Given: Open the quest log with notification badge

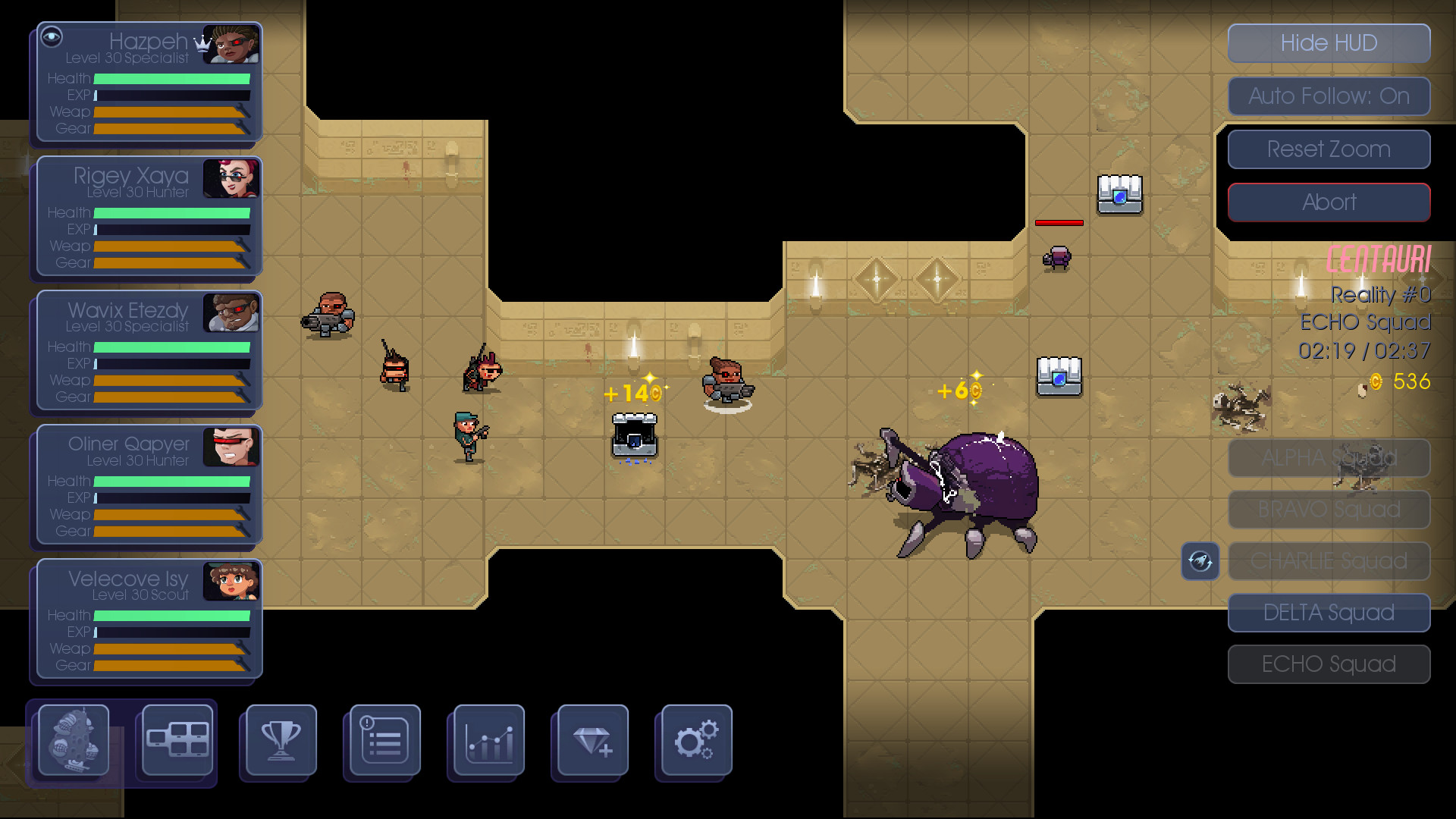Looking at the screenshot, I should [382, 741].
